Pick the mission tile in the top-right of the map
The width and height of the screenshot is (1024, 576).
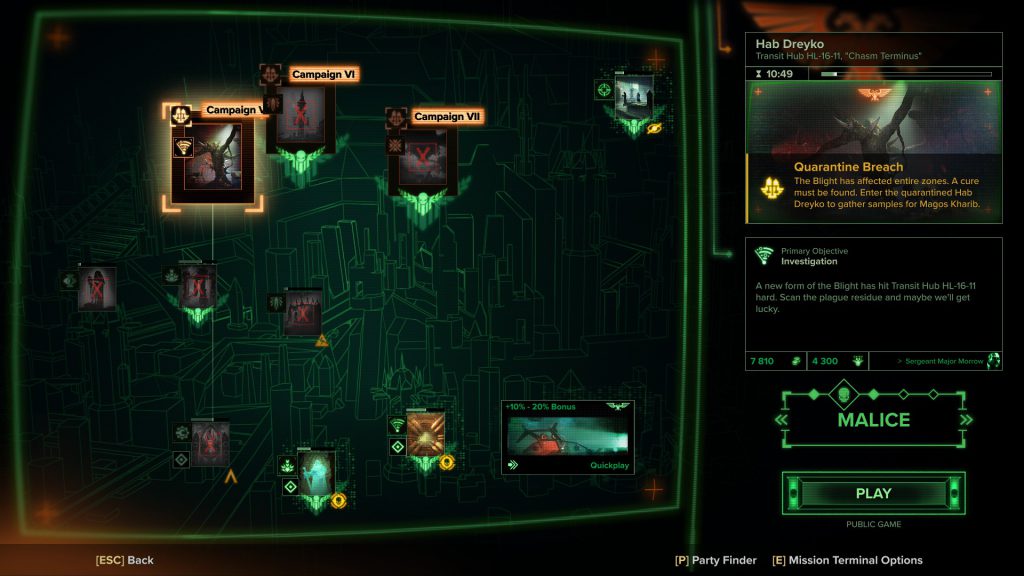point(634,97)
